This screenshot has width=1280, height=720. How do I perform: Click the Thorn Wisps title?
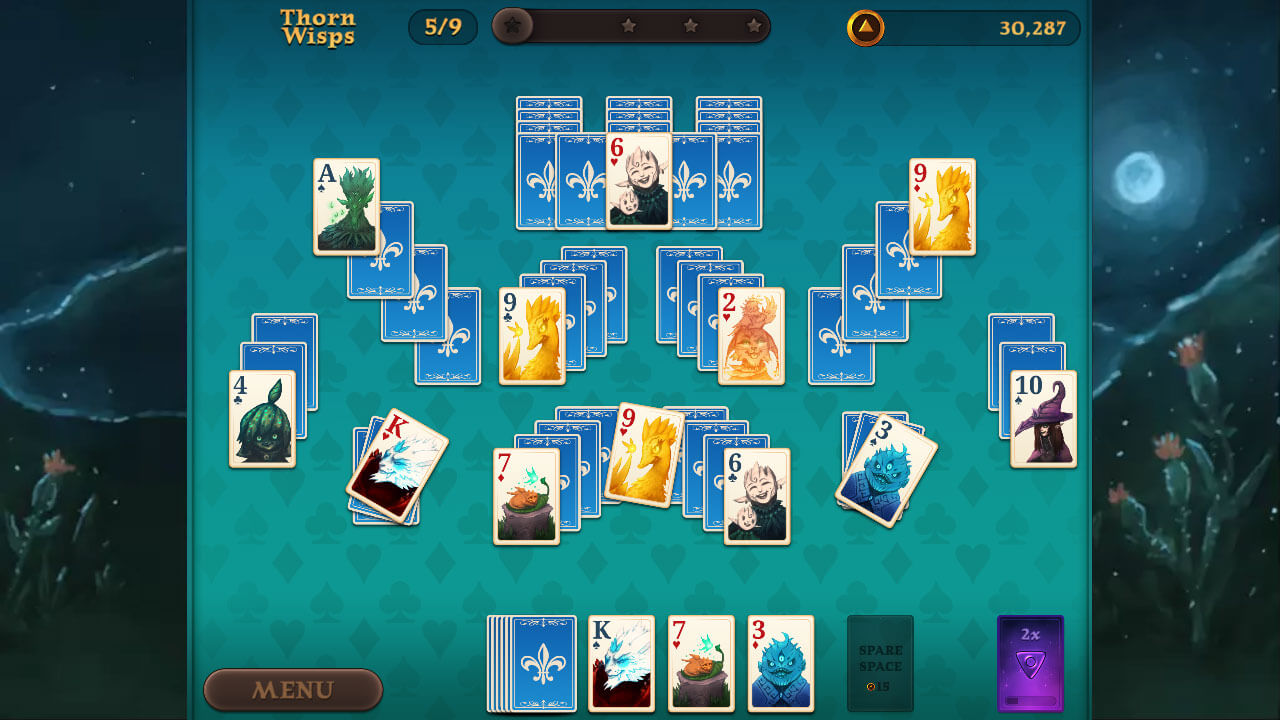[319, 27]
